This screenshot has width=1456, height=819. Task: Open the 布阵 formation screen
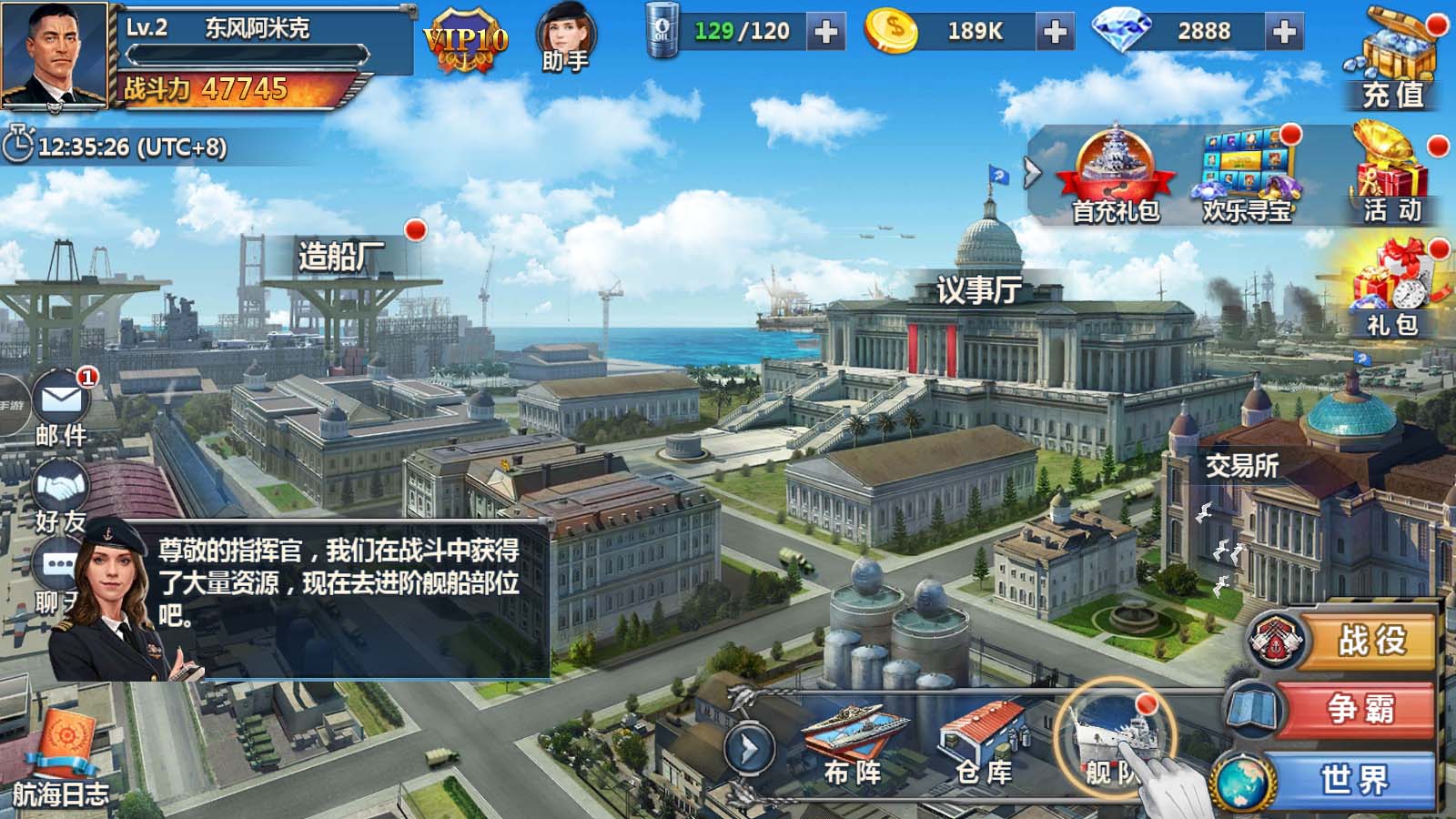click(853, 742)
